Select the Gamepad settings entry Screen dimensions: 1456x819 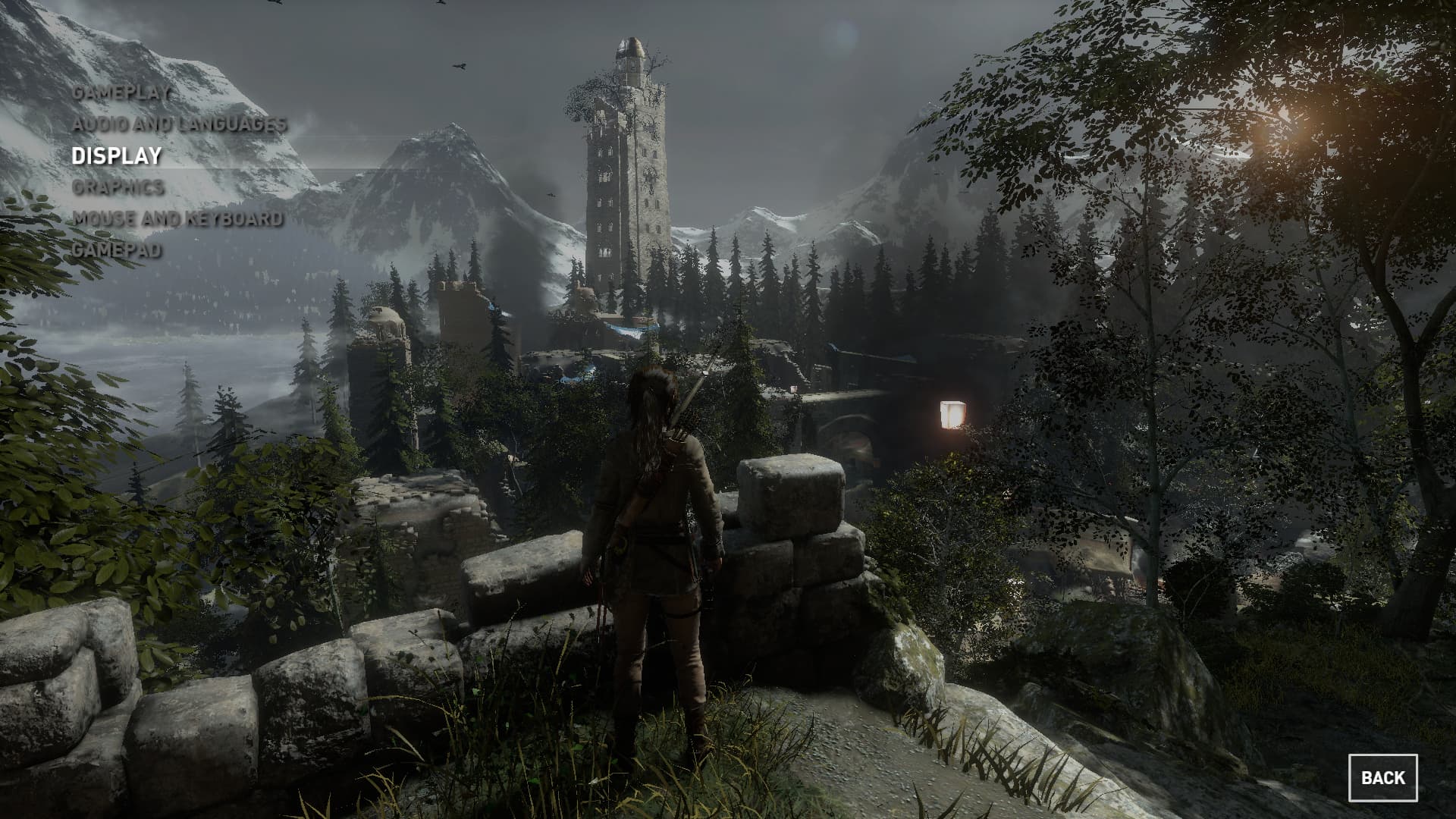click(116, 249)
